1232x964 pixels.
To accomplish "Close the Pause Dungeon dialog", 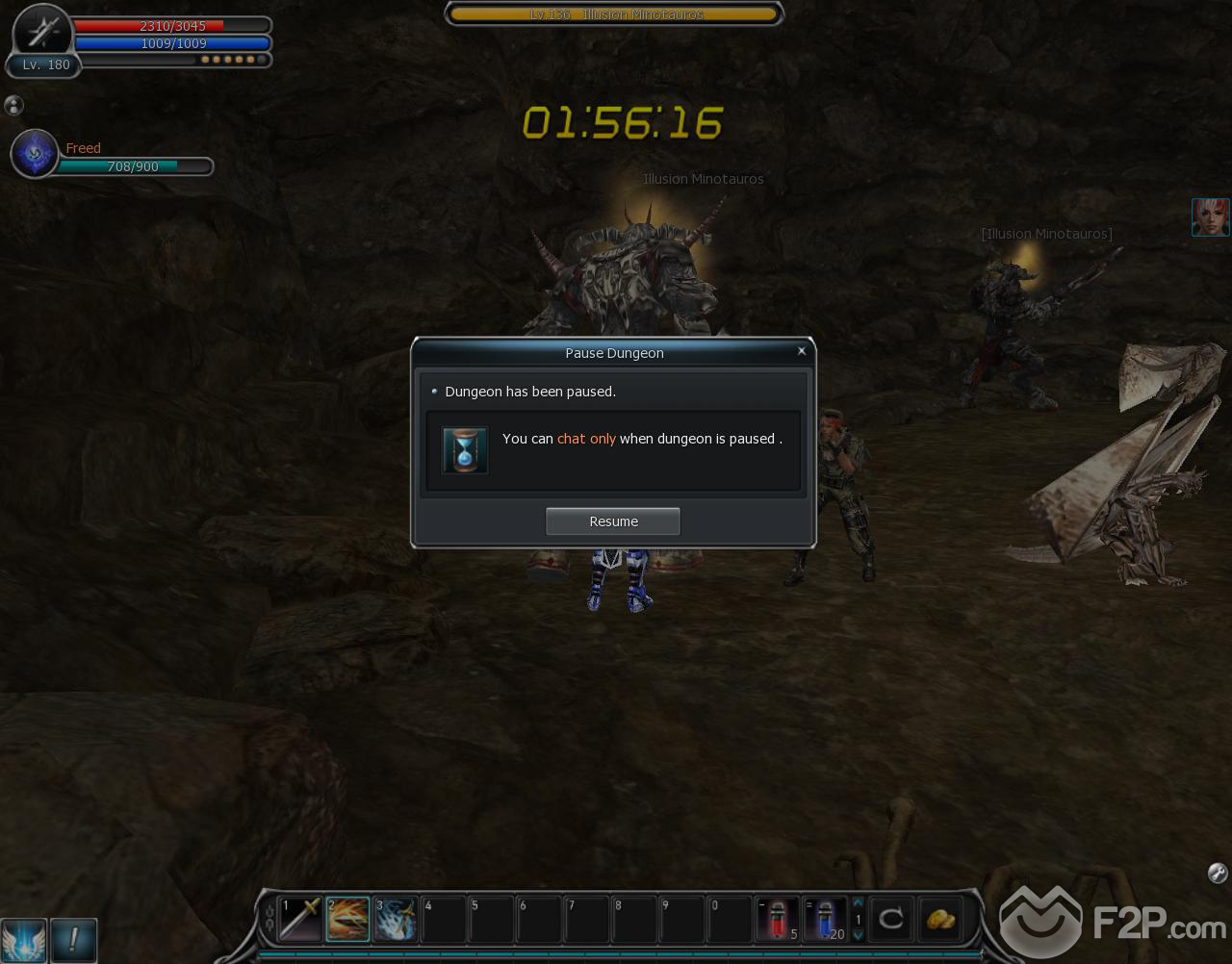I will point(801,351).
